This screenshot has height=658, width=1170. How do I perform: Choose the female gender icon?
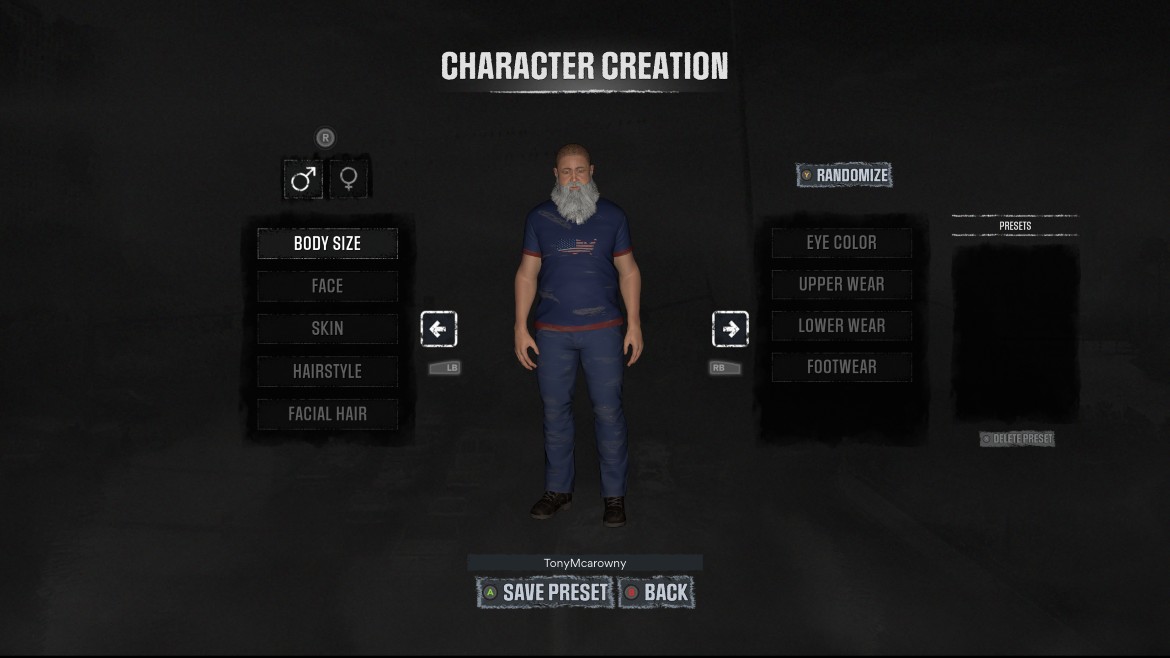348,179
